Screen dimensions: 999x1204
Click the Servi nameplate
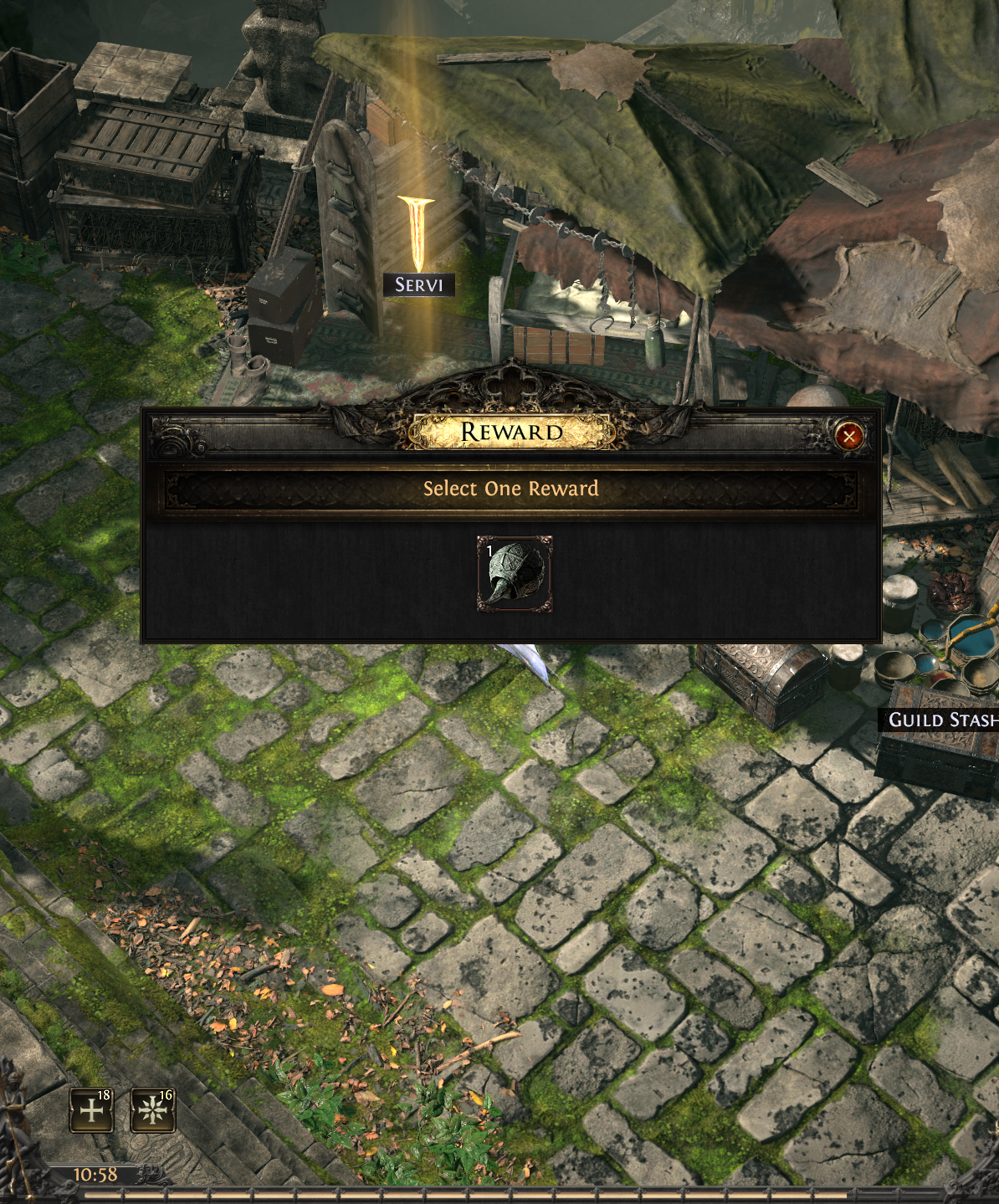pos(419,285)
